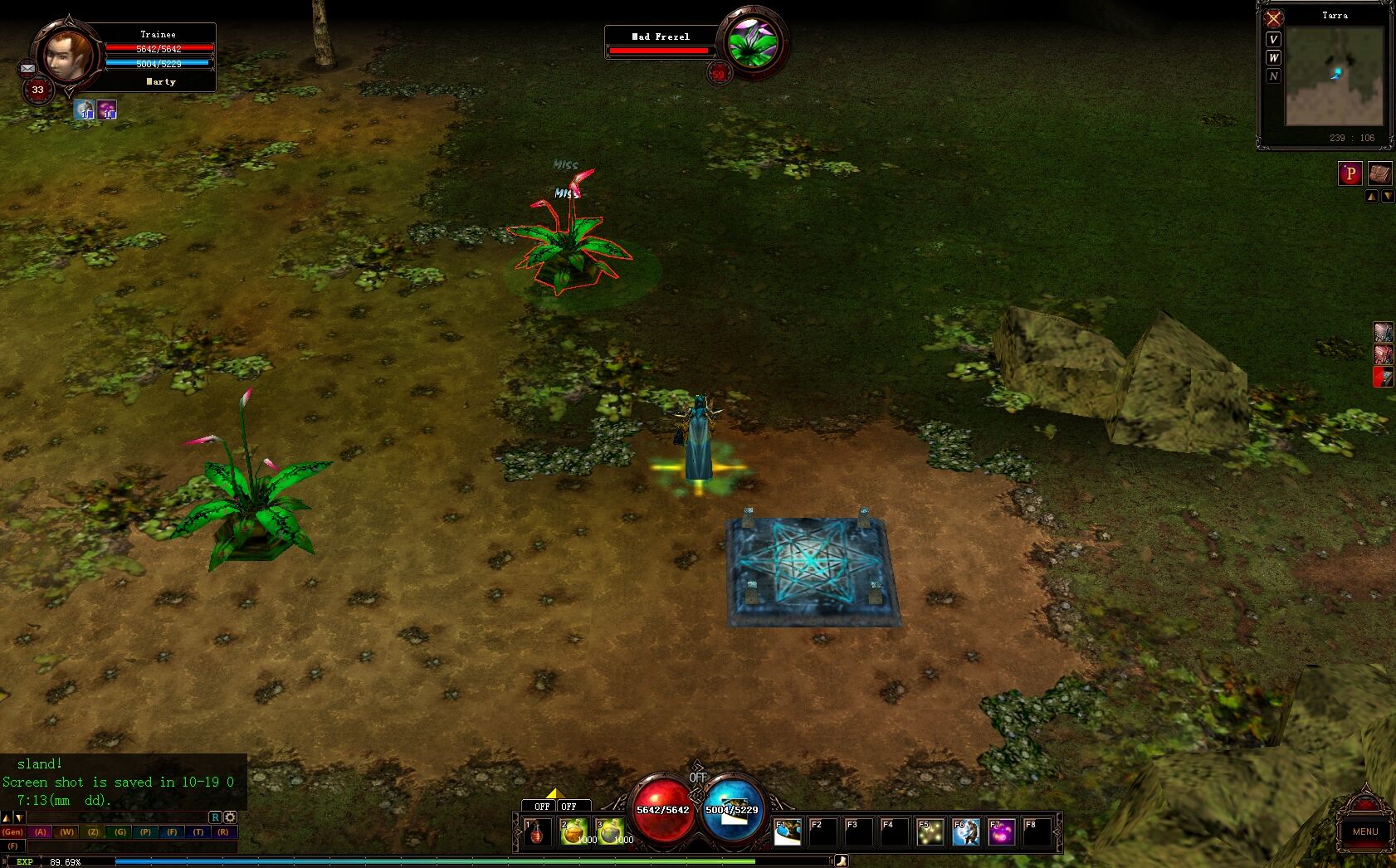1396x868 pixels.
Task: Click the minimap's W button
Action: tap(1274, 57)
